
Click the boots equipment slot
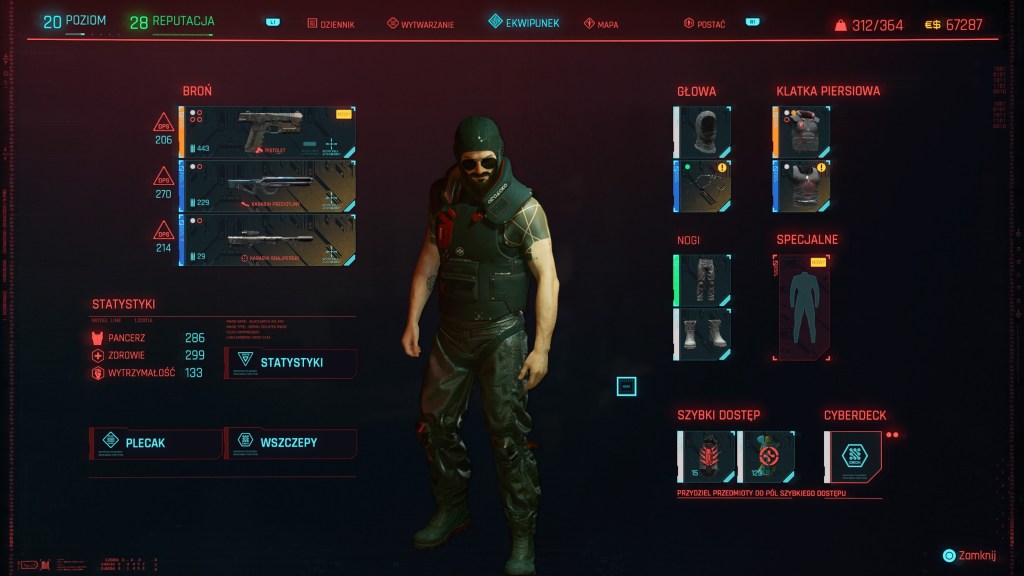703,334
